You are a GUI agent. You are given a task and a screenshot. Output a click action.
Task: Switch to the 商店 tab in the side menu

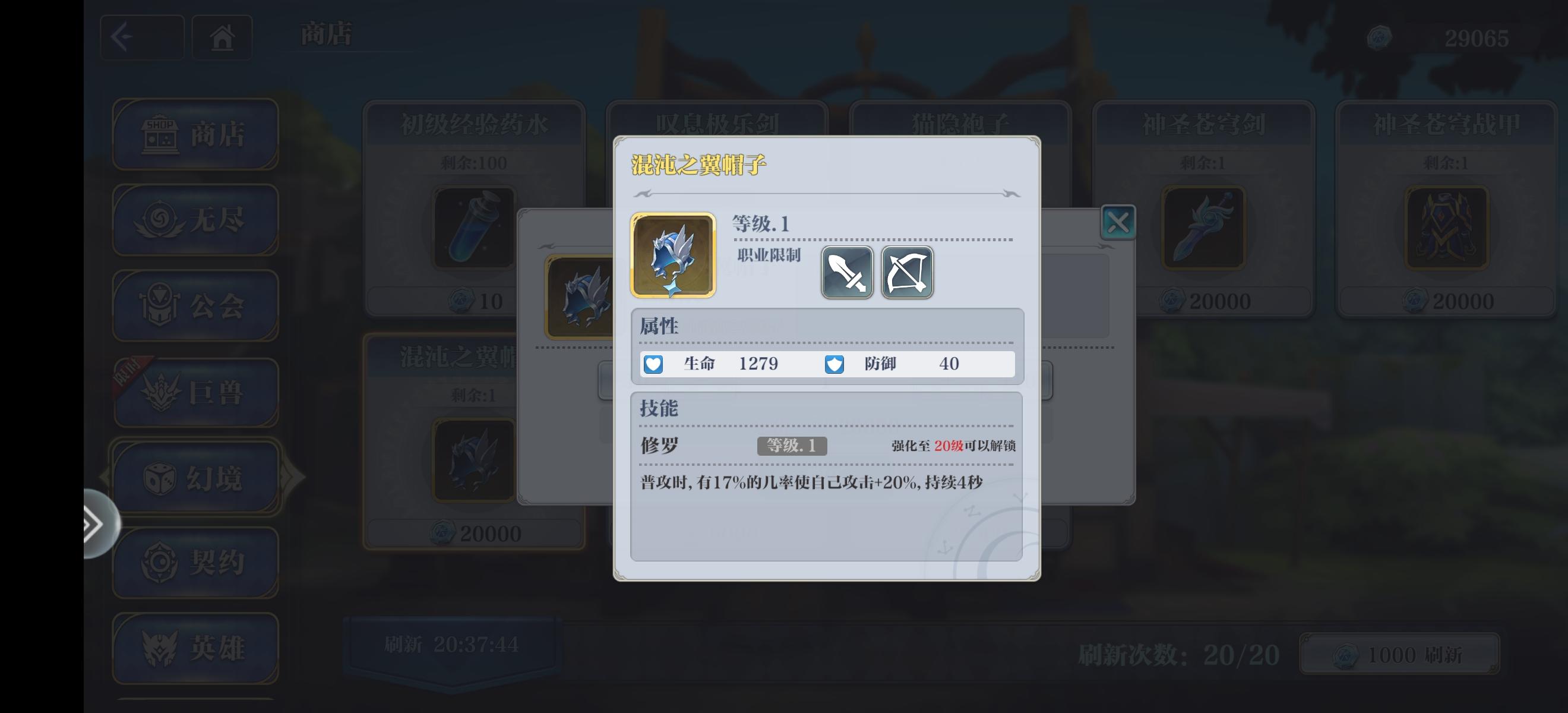195,134
